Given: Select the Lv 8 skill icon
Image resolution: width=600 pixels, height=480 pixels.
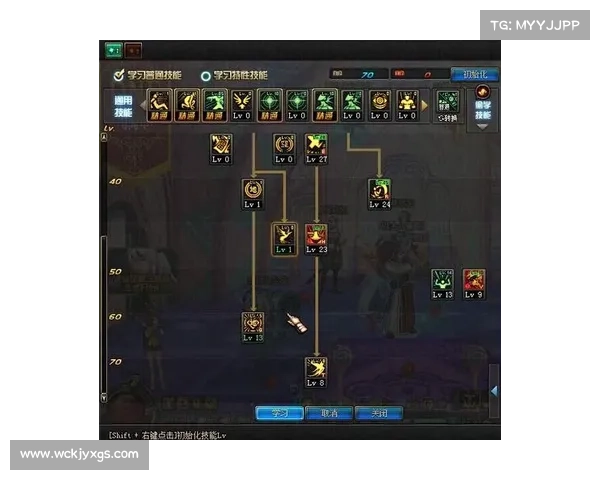Looking at the screenshot, I should click(316, 369).
